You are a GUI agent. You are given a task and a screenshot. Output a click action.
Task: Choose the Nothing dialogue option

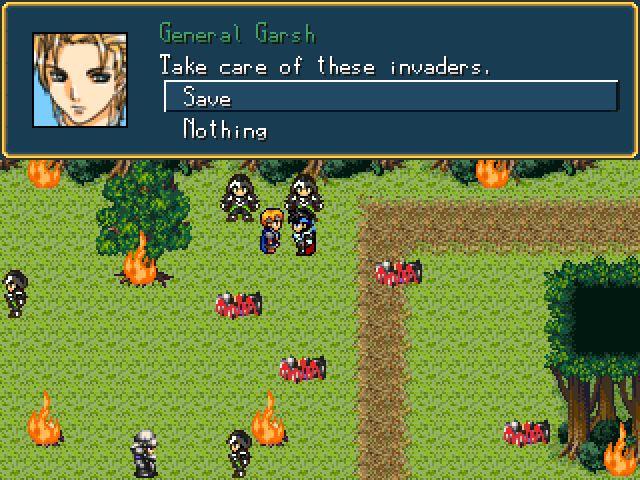(225, 130)
